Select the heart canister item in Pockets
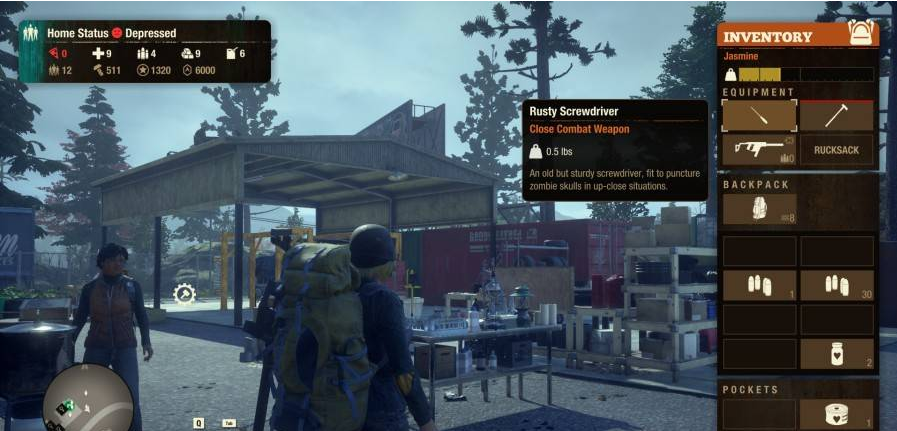Screen dimensions: 897x431 (x=836, y=416)
